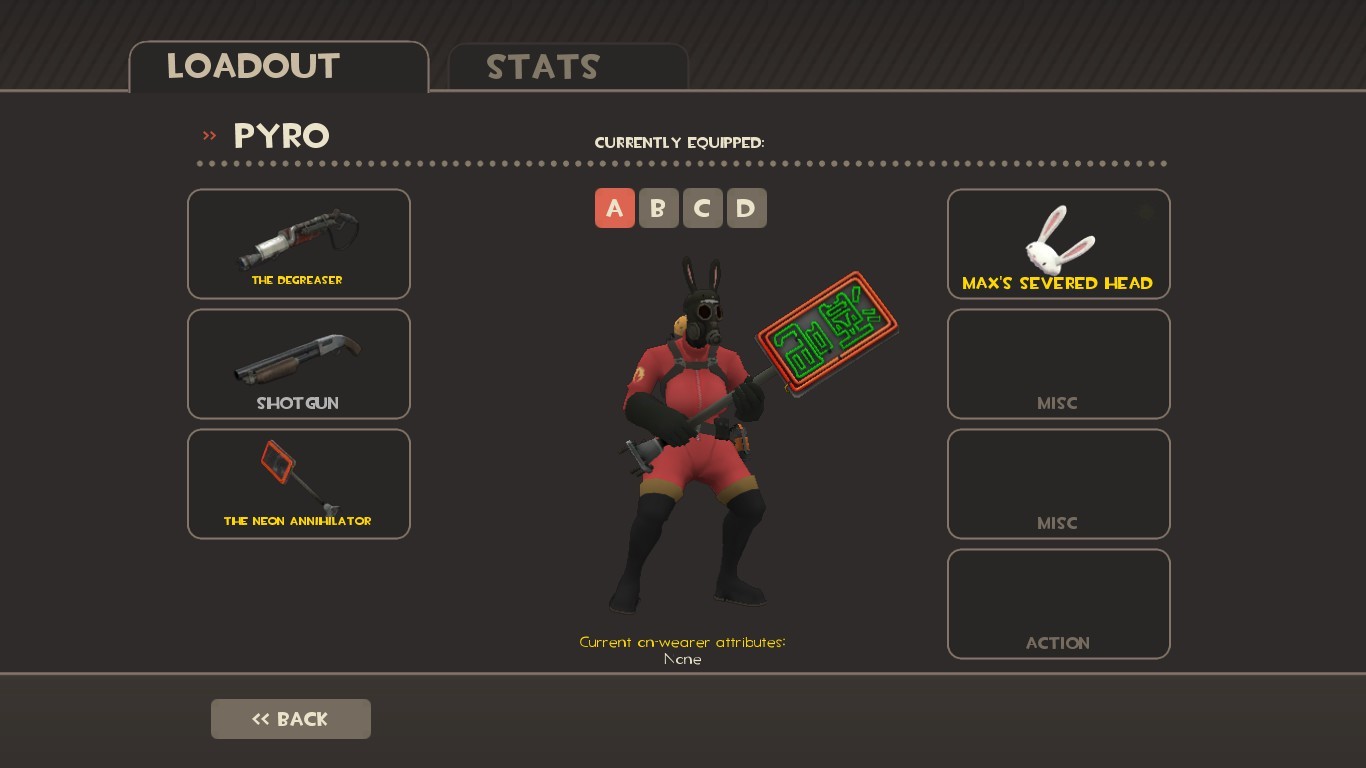The image size is (1366, 768).
Task: Open the Shotgun secondary weapon slot
Action: 298,363
